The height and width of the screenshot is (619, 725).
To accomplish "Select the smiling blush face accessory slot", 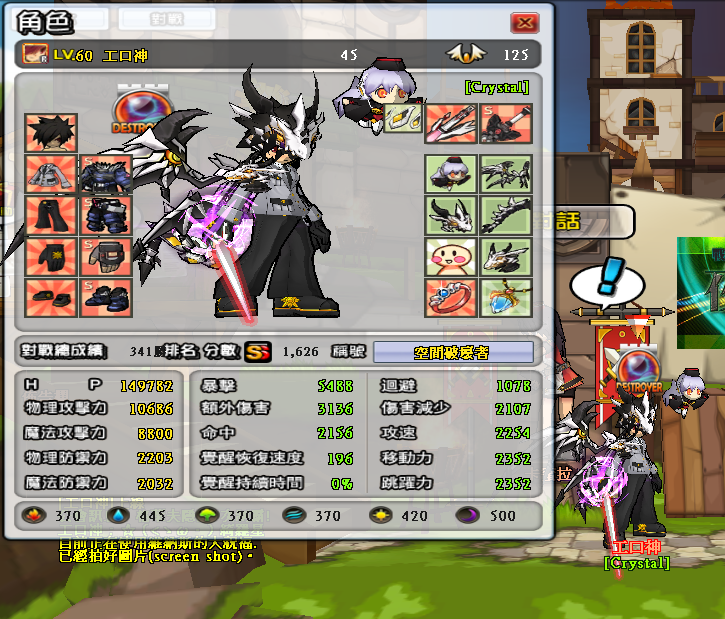I will pyautogui.click(x=450, y=257).
